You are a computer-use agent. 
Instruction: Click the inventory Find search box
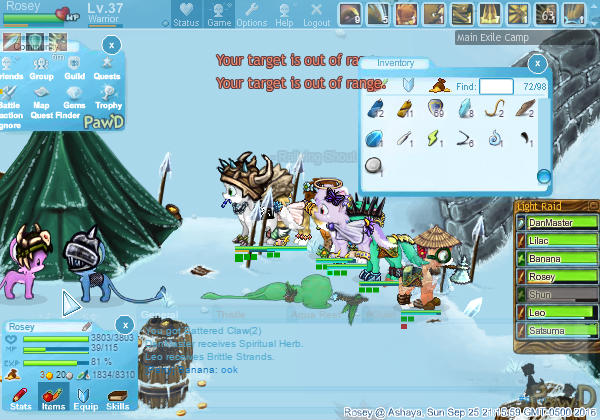pos(497,87)
